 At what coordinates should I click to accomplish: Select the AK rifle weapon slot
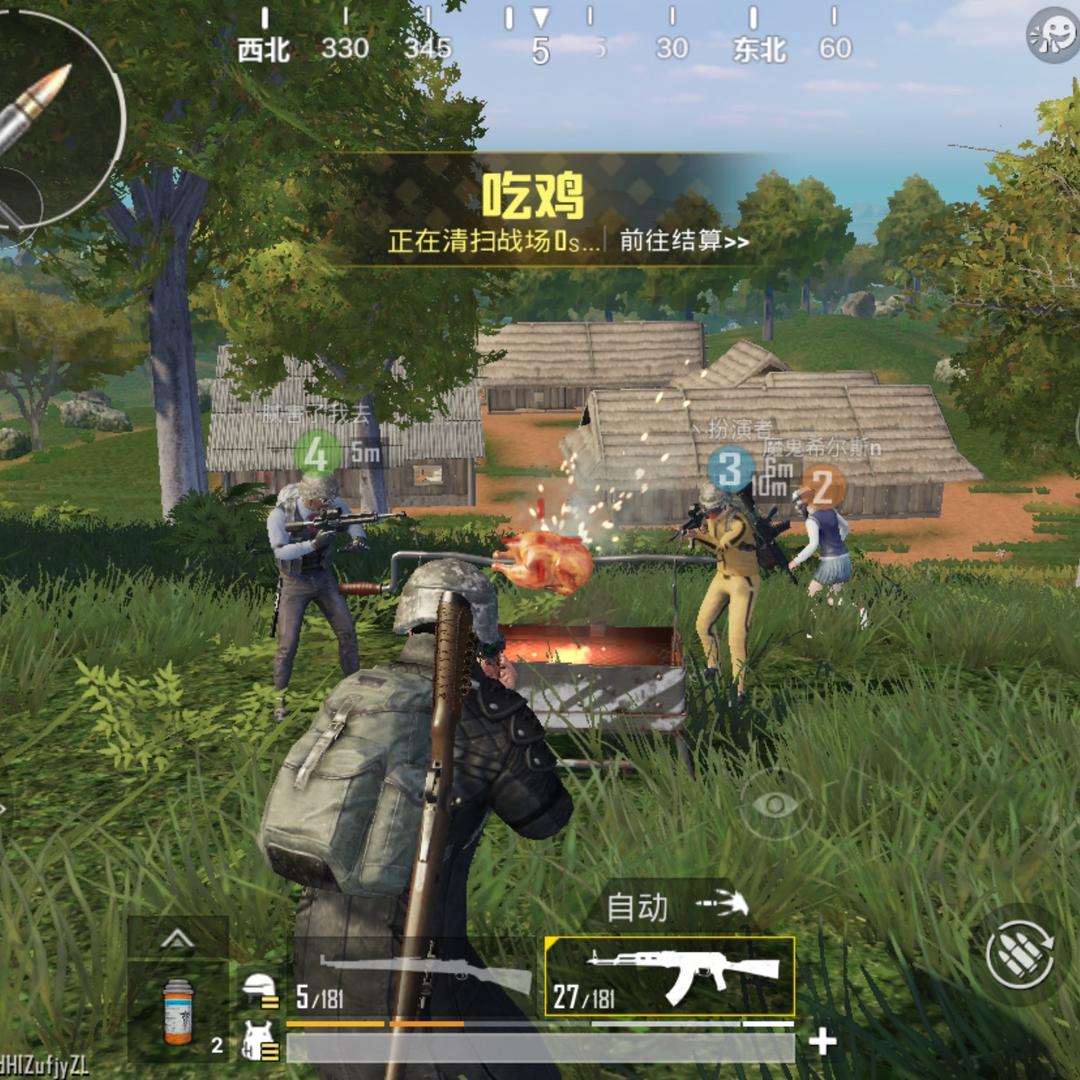pos(669,976)
